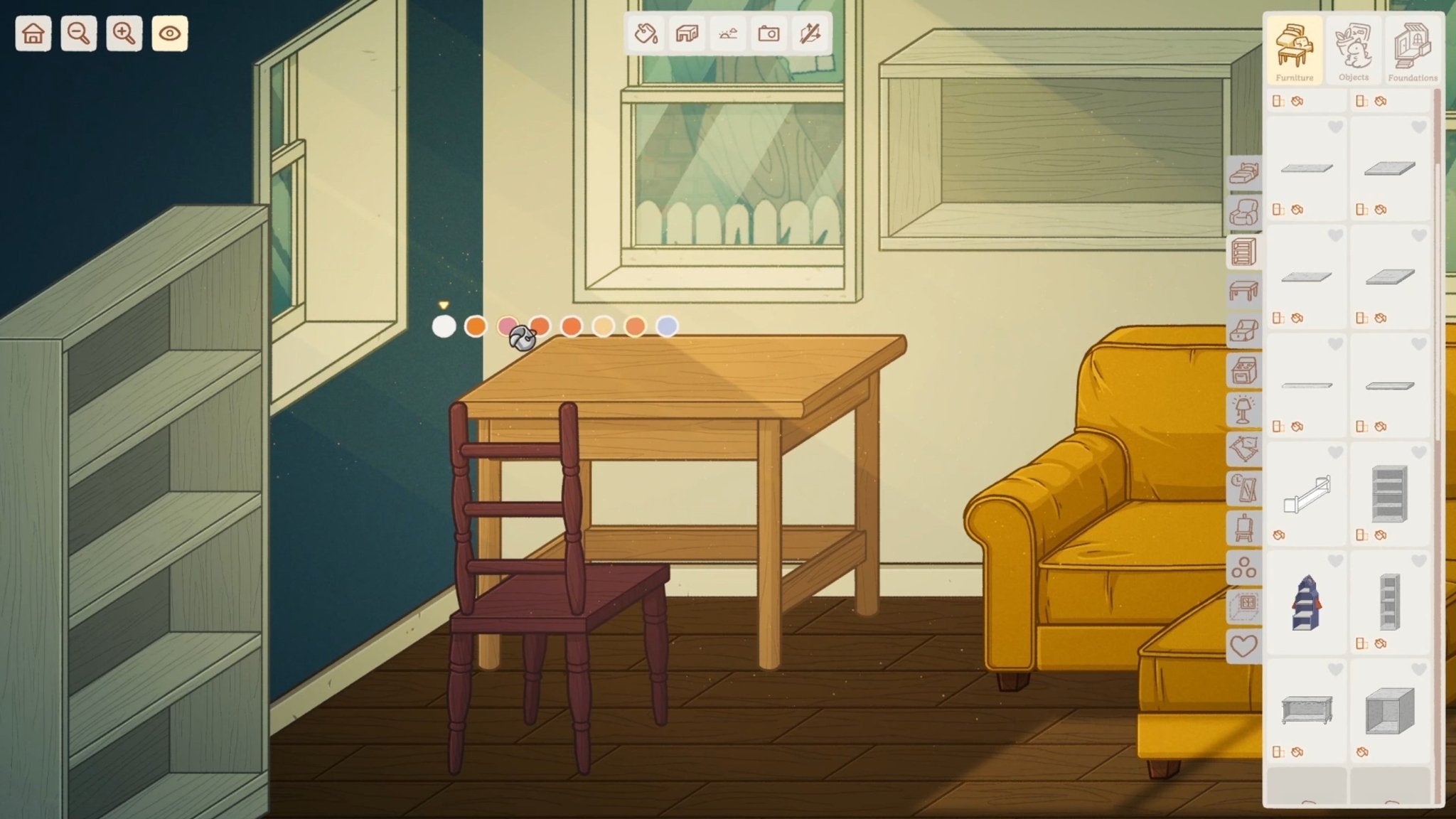Pick the blue color swatch for the table

coord(667,328)
